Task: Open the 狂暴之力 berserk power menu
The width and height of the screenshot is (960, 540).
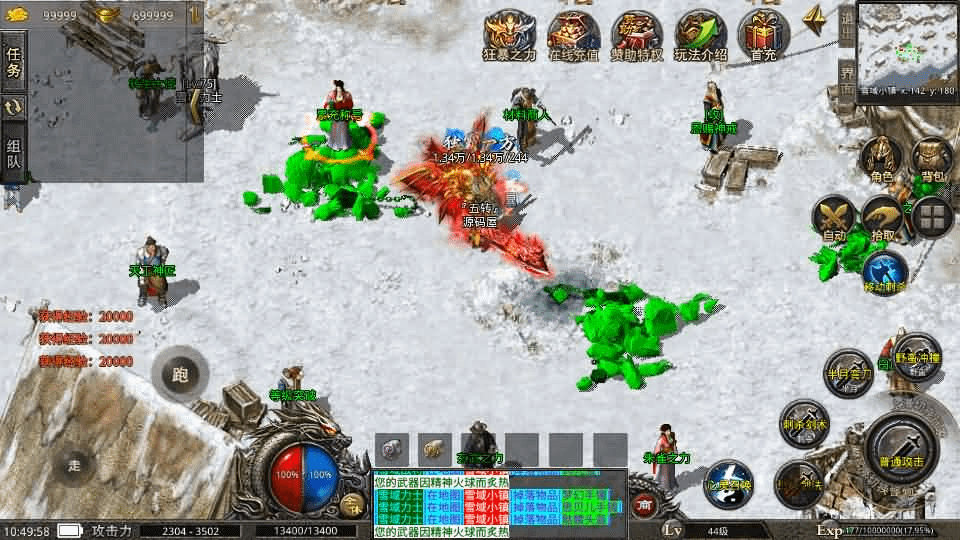Action: (509, 36)
